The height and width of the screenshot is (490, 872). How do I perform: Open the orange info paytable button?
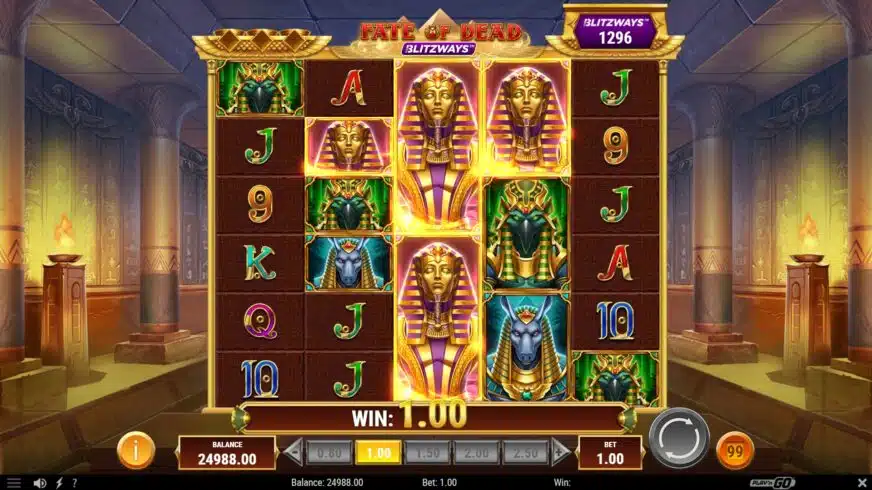pyautogui.click(x=136, y=451)
